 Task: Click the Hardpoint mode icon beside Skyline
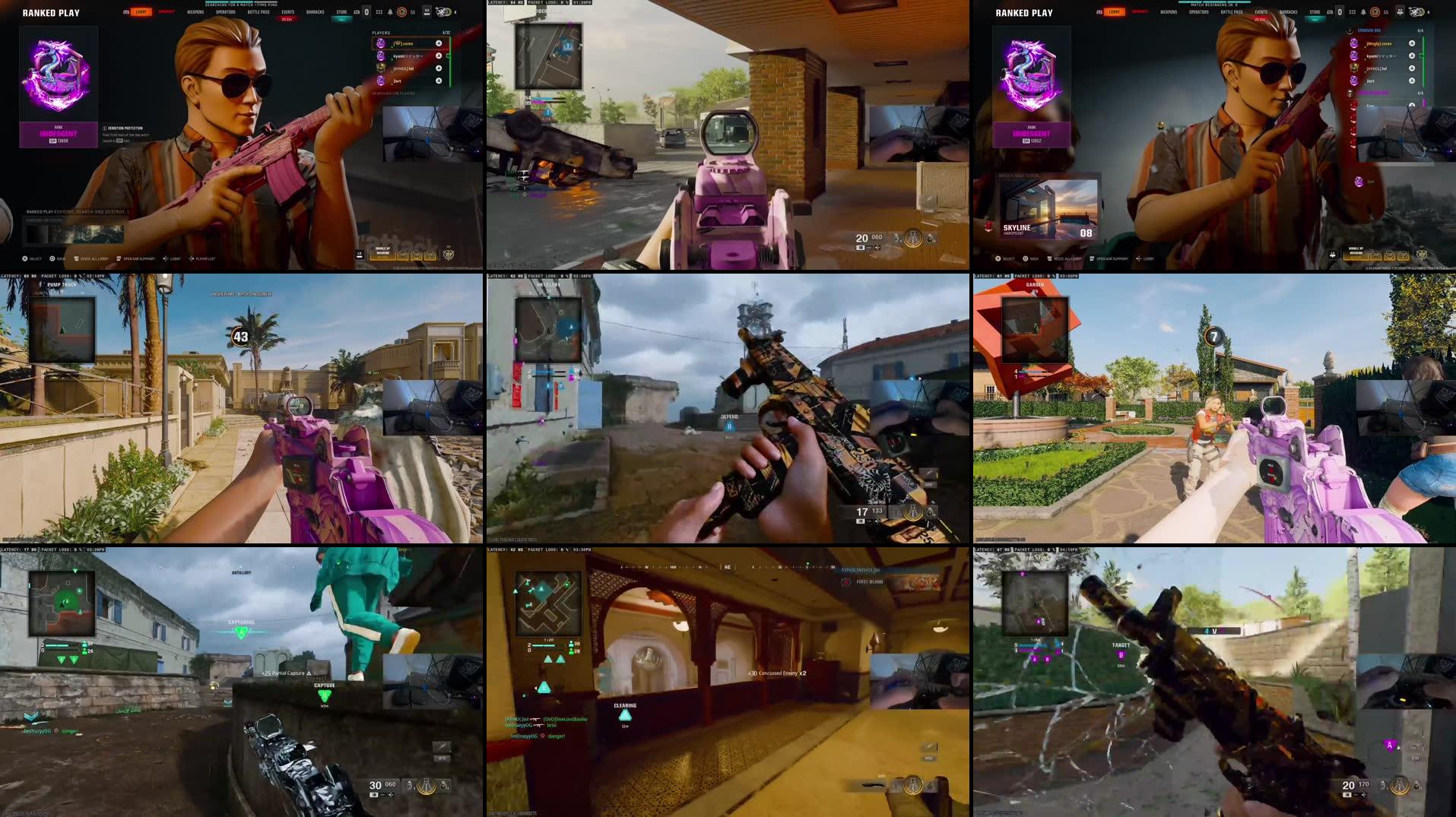988,226
